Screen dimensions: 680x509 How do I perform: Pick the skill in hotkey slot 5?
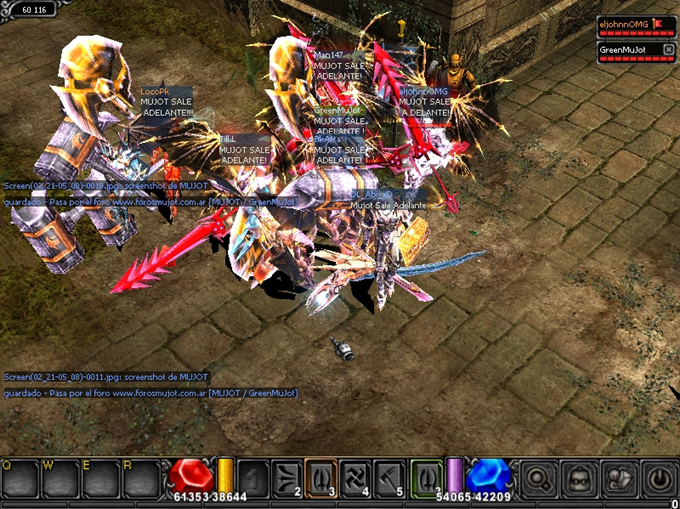pyautogui.click(x=389, y=476)
